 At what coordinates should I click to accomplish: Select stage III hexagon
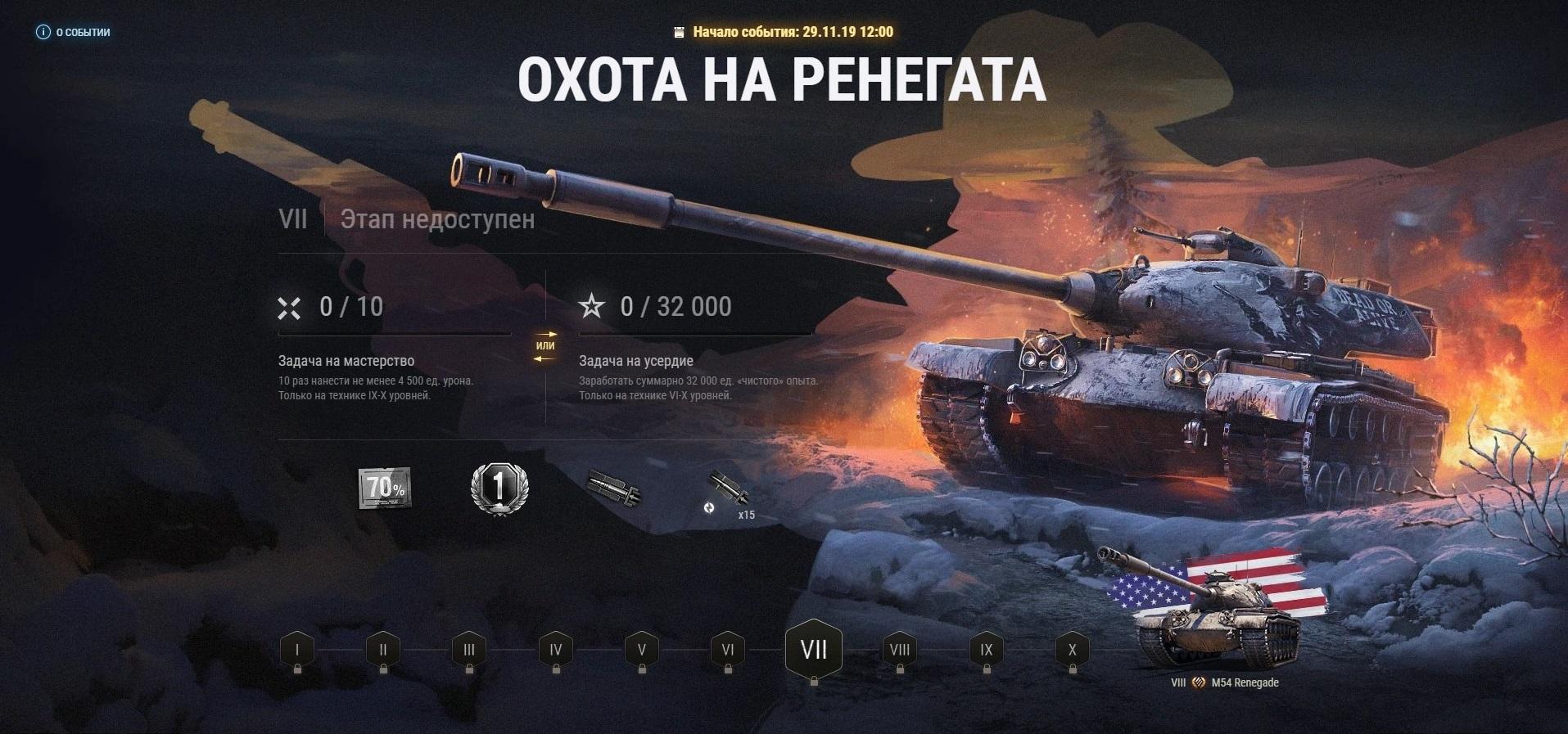[469, 651]
